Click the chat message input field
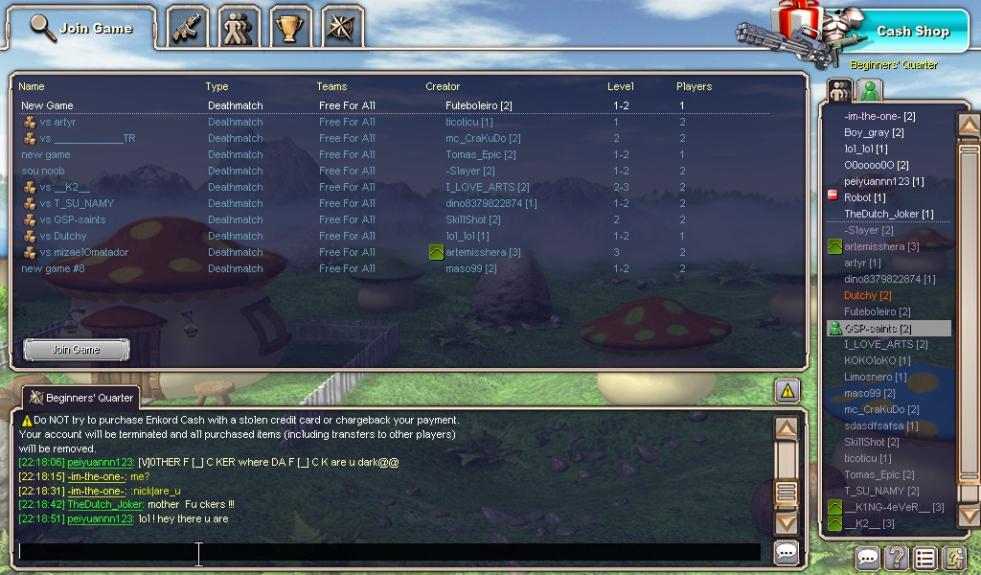 (x=388, y=552)
